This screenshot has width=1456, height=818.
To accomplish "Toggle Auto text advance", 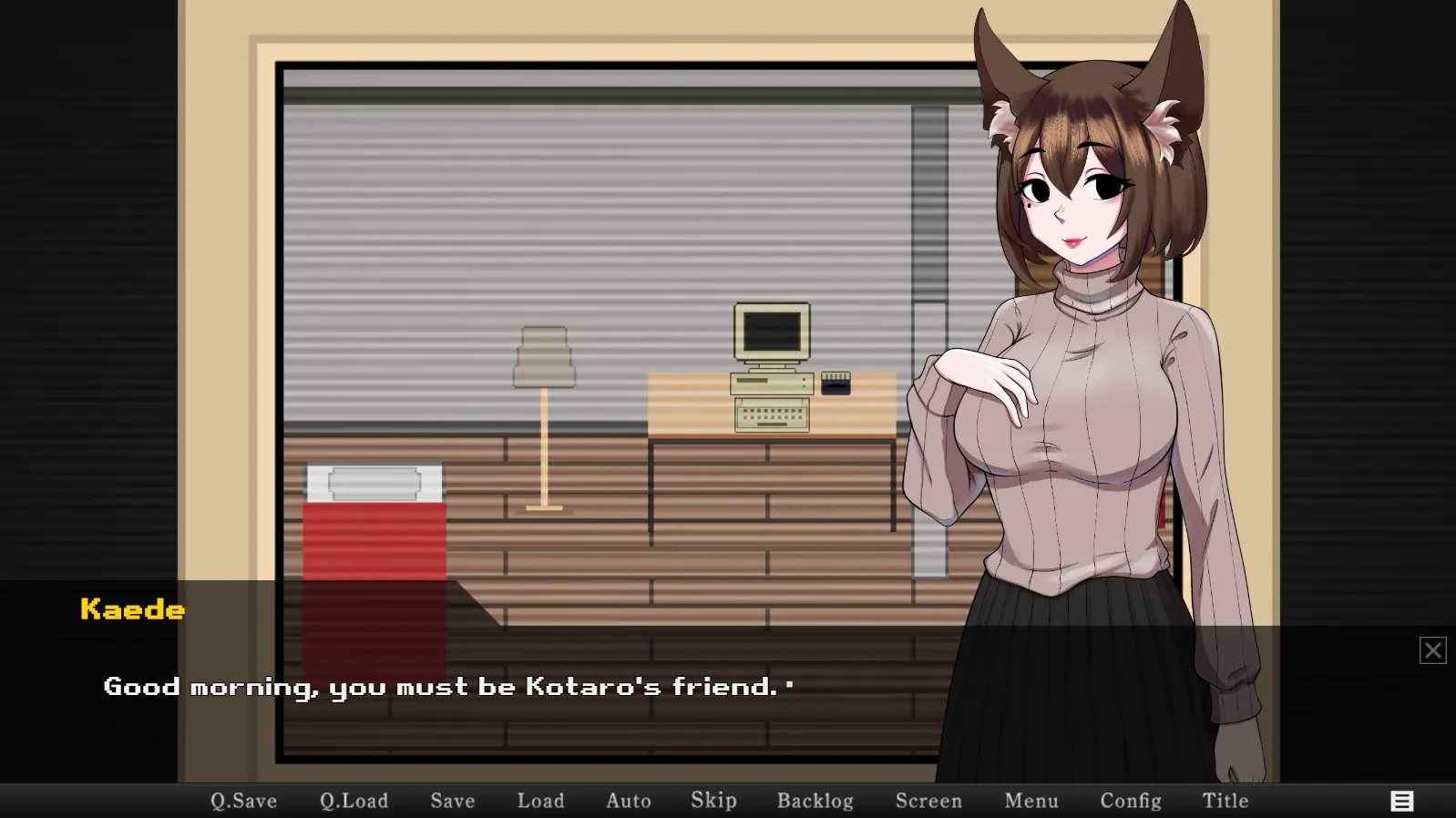I will coord(629,801).
